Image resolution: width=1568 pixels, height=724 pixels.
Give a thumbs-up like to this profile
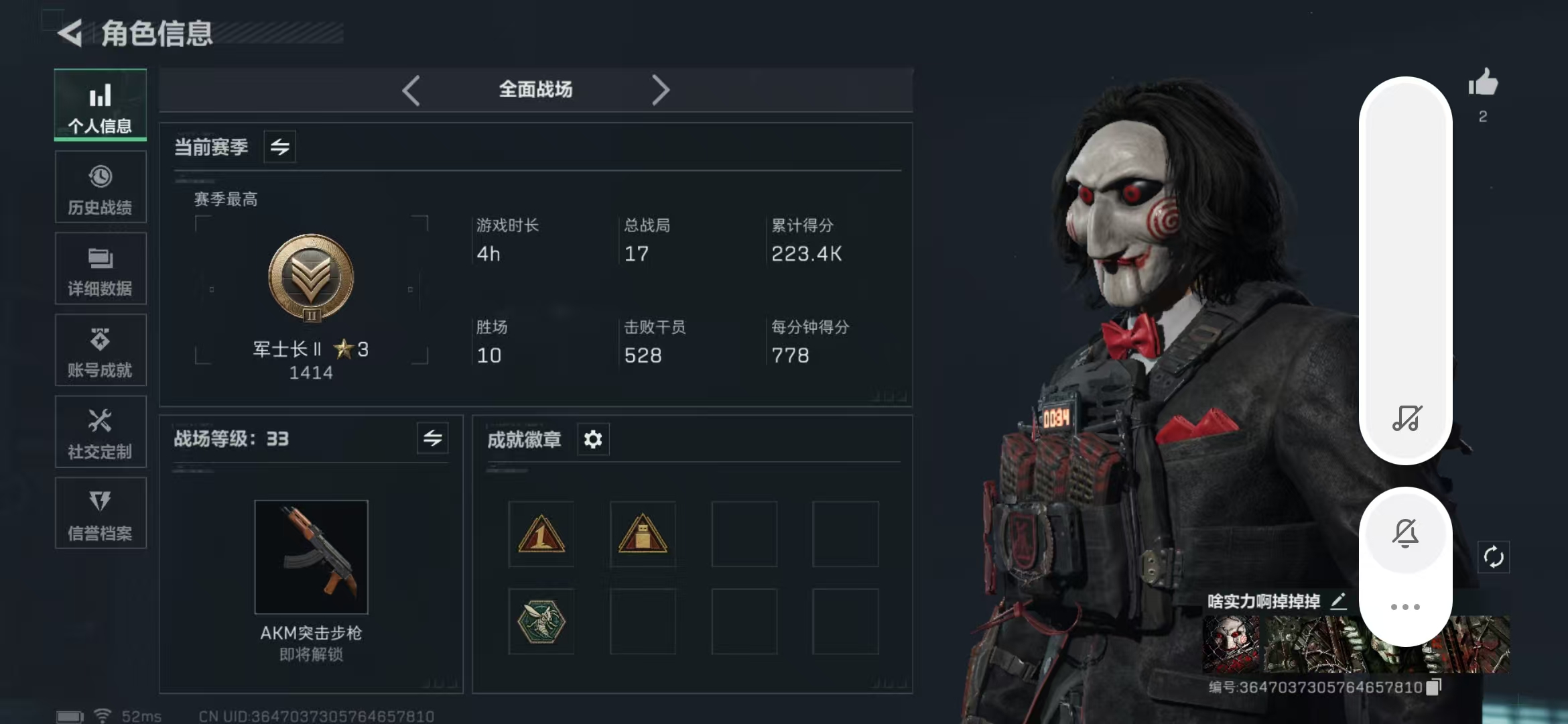point(1483,84)
